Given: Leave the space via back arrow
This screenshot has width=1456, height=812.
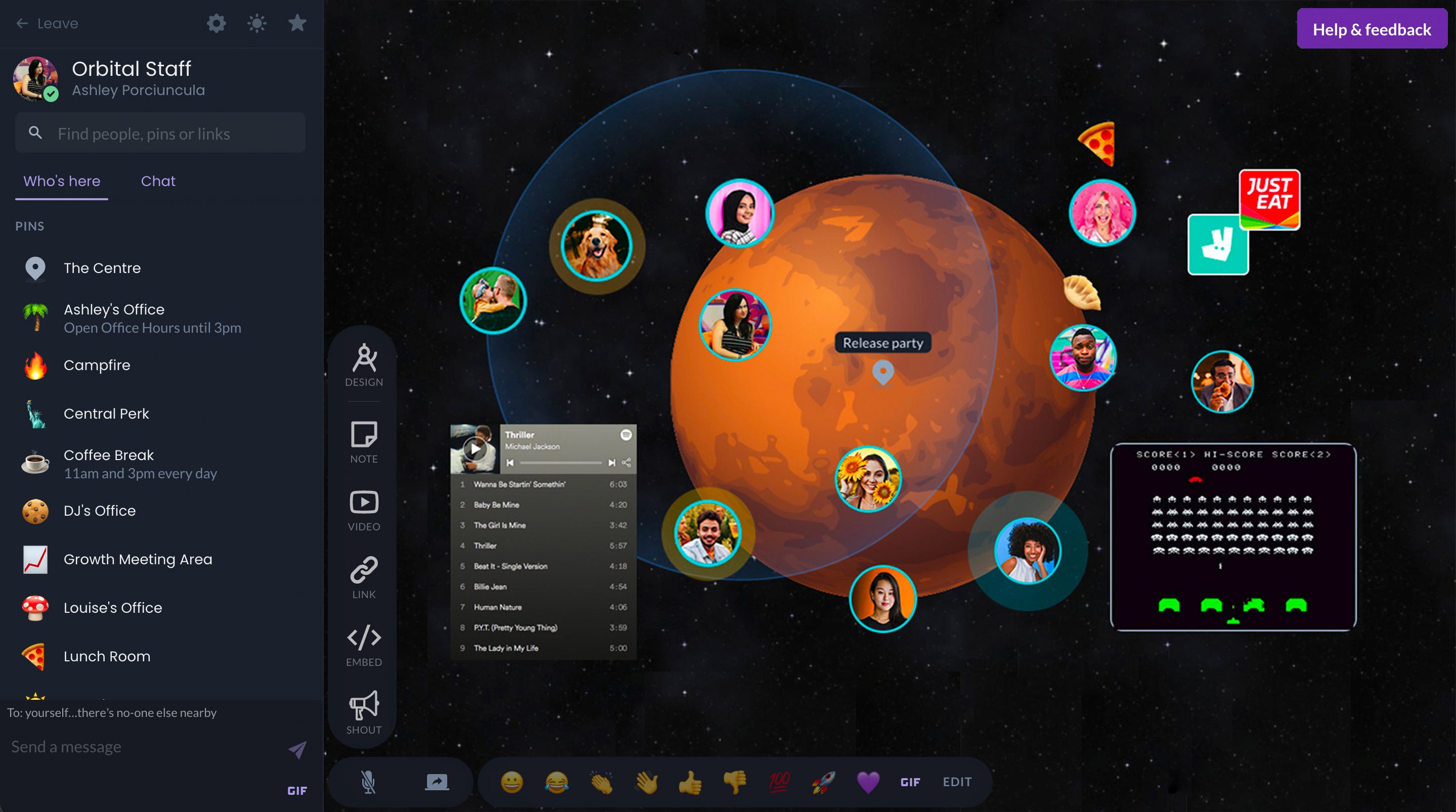Looking at the screenshot, I should (23, 23).
